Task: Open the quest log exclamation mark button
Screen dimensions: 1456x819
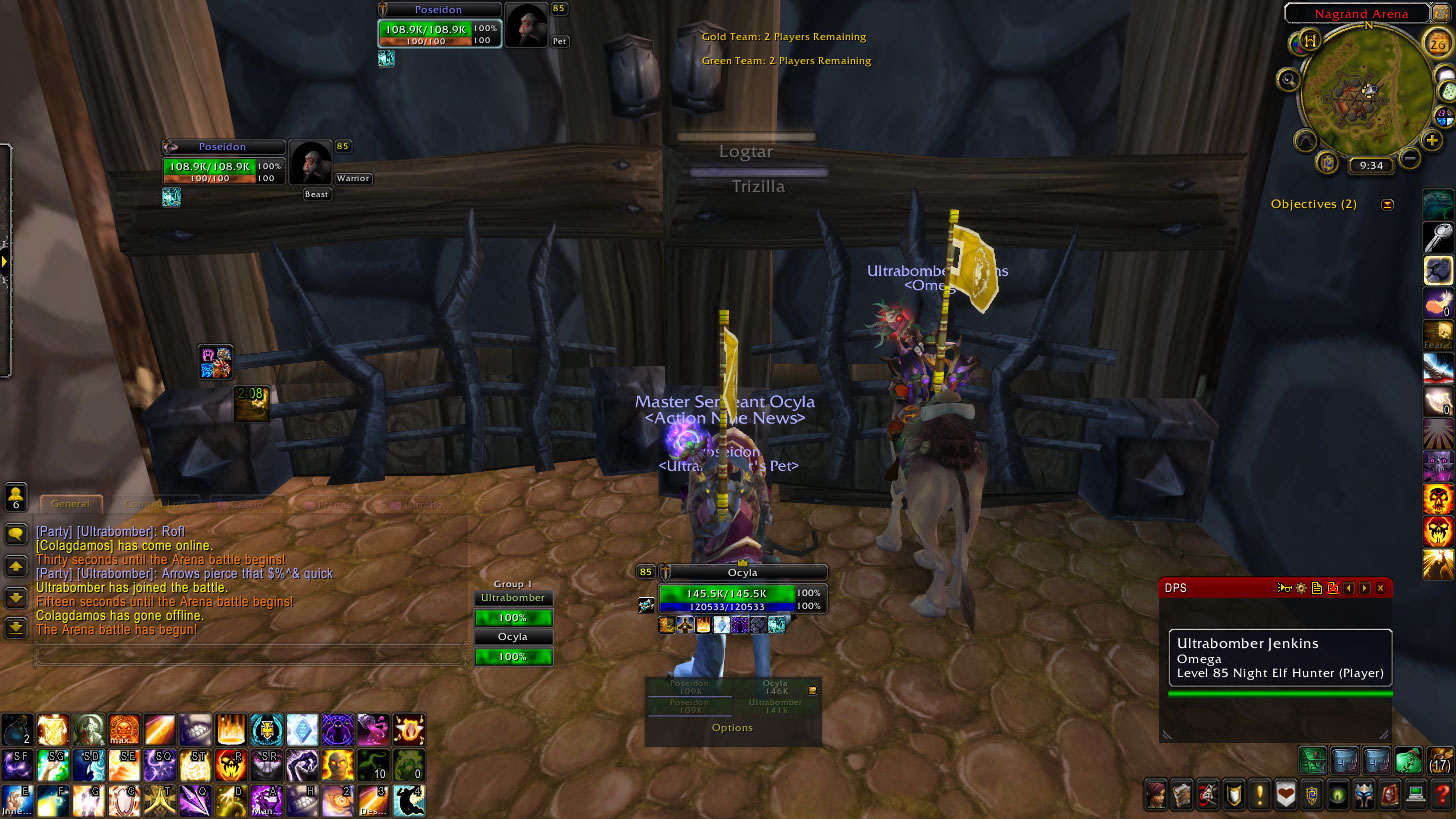Action: (1260, 795)
